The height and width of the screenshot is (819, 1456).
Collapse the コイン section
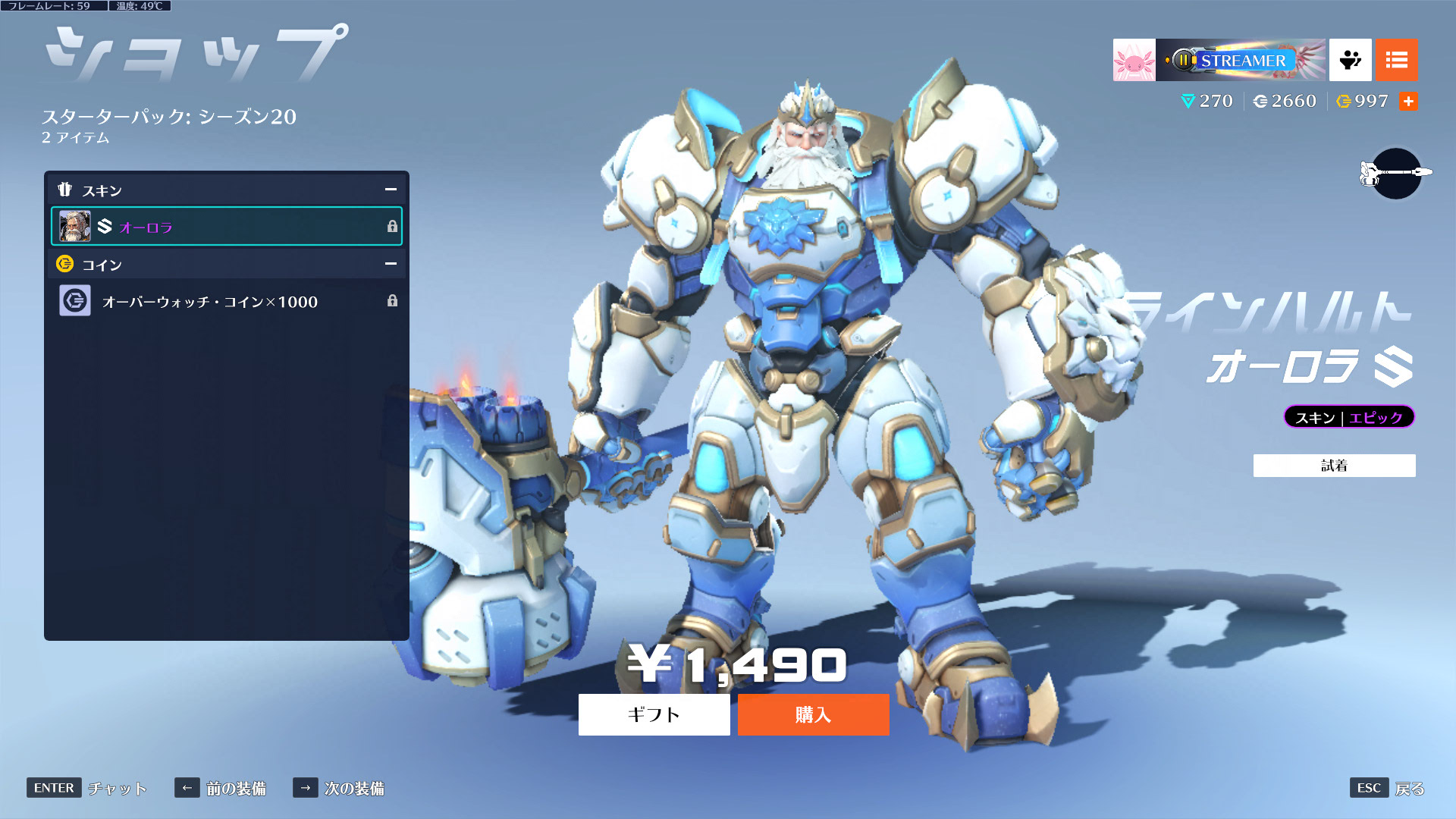click(391, 264)
